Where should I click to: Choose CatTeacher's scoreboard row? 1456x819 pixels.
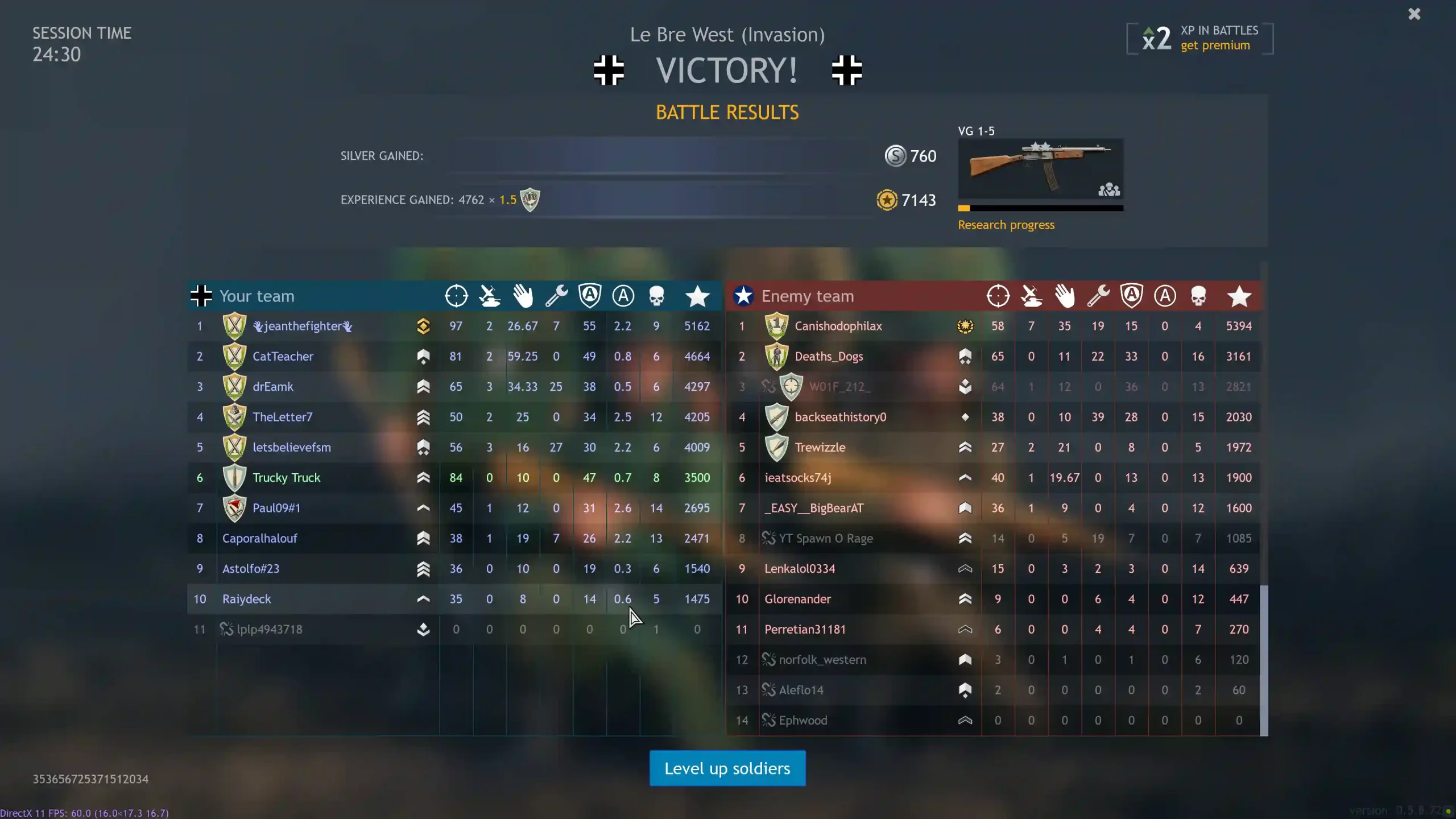(x=283, y=357)
